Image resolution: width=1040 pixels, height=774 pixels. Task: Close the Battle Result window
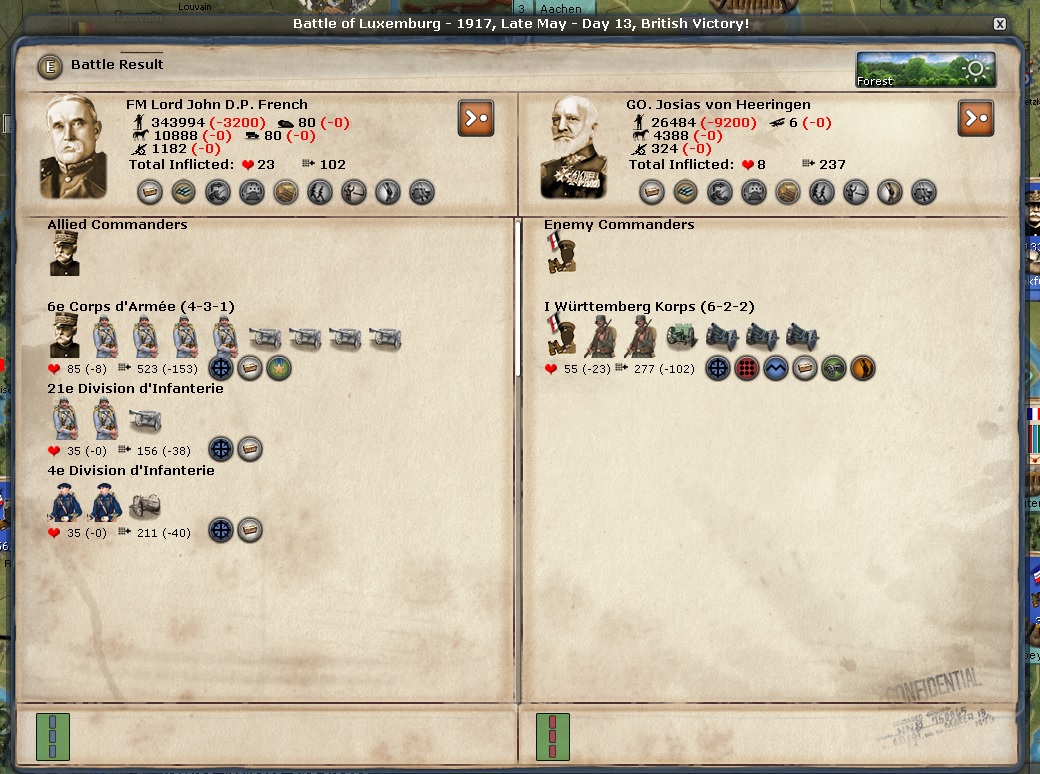tap(999, 24)
